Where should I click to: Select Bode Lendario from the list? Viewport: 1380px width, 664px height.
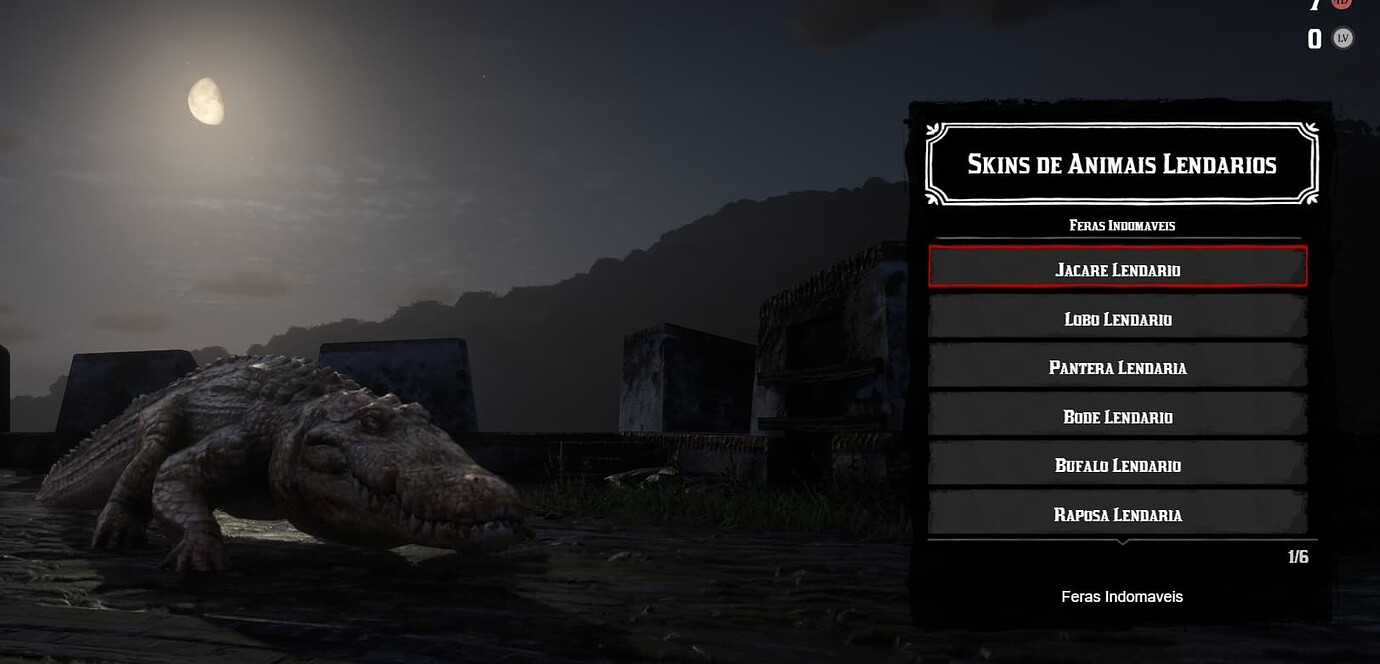(1117, 416)
